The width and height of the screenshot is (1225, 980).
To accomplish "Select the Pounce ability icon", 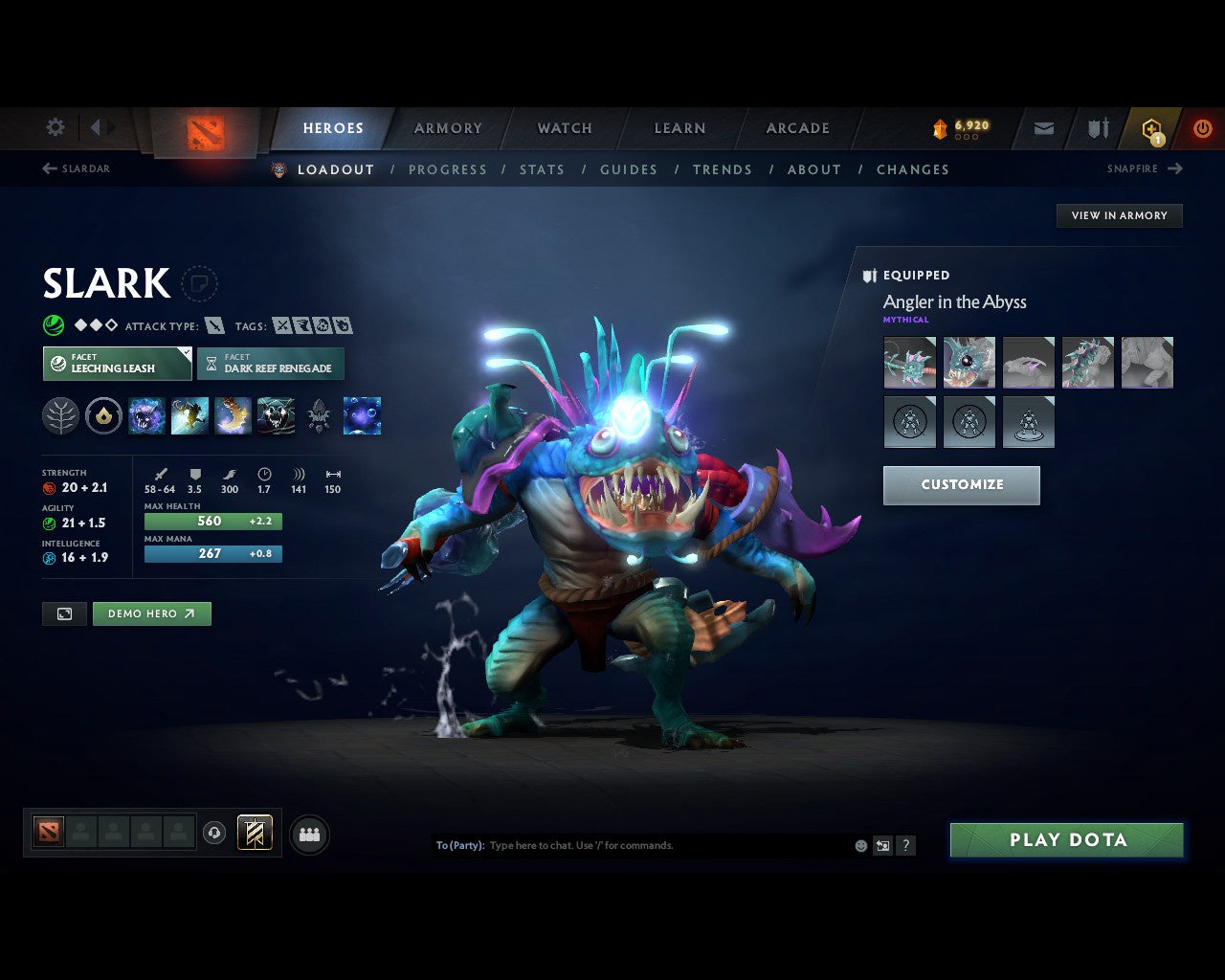I will click(x=189, y=415).
